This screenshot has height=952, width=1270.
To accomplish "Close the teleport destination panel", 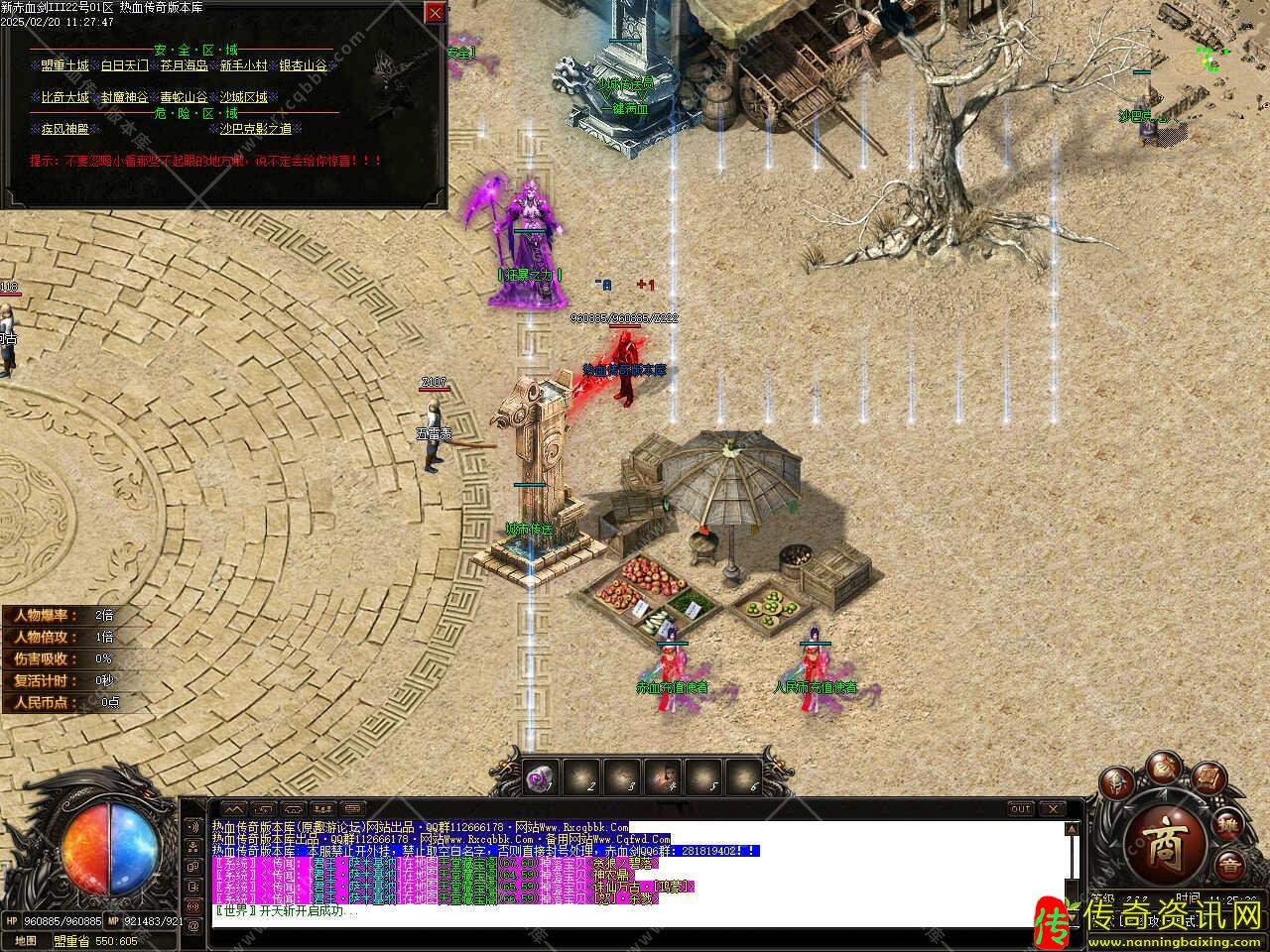I will [435, 12].
